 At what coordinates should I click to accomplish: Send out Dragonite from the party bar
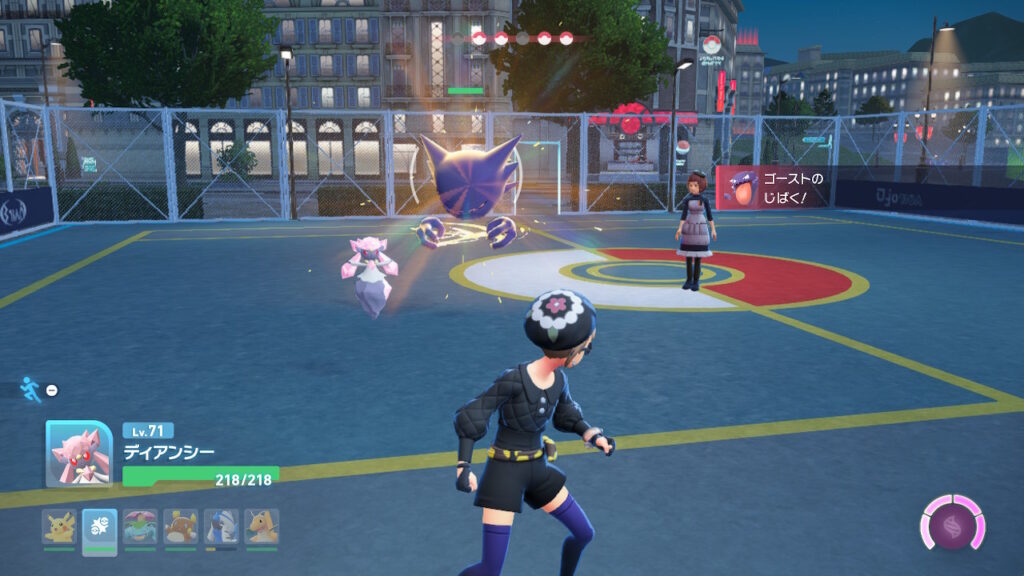(262, 527)
